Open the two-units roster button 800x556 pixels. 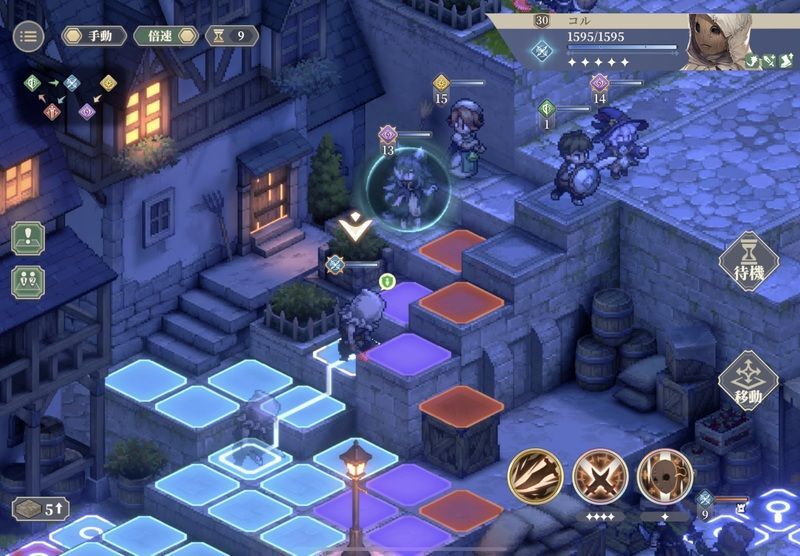(28, 280)
